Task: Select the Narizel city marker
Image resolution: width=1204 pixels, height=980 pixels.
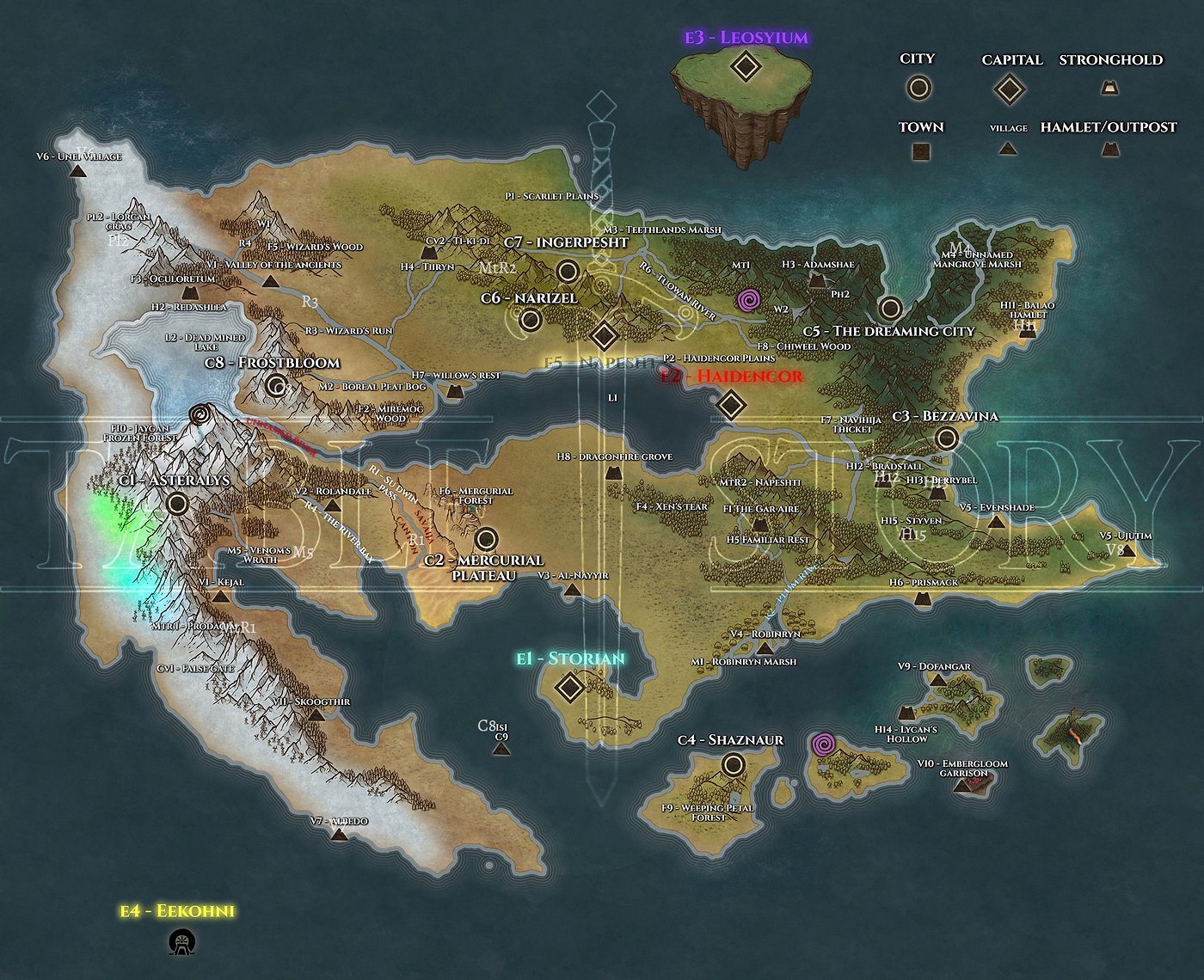Action: (531, 321)
